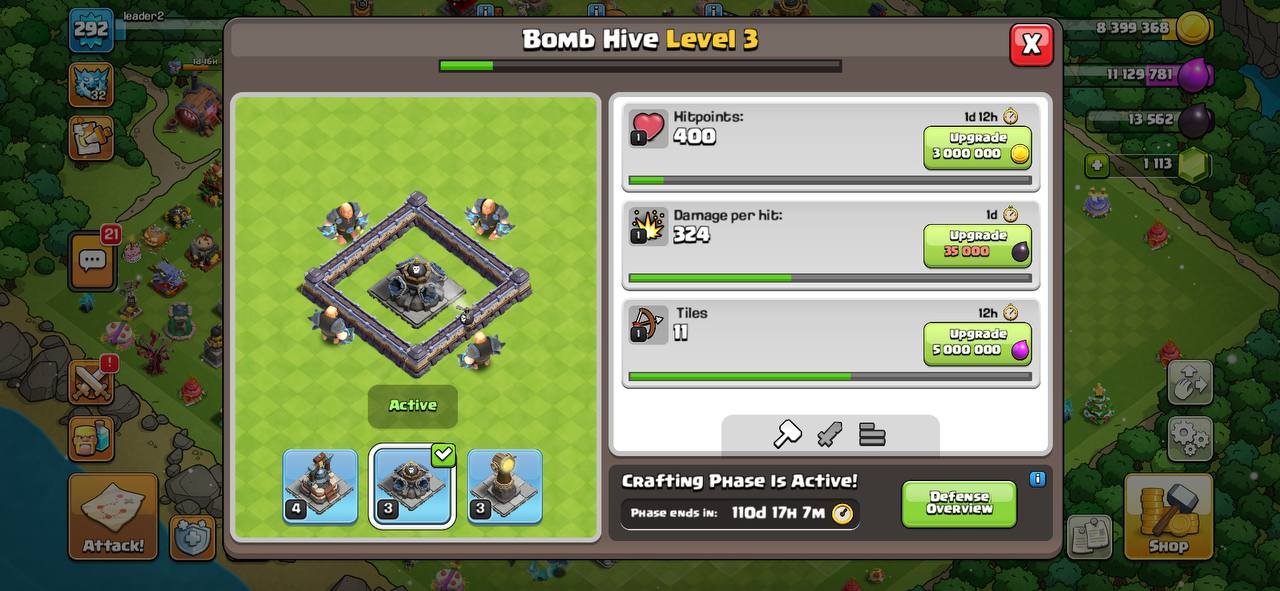Image resolution: width=1280 pixels, height=591 pixels.
Task: Click the blue info icon
Action: coord(1037,479)
